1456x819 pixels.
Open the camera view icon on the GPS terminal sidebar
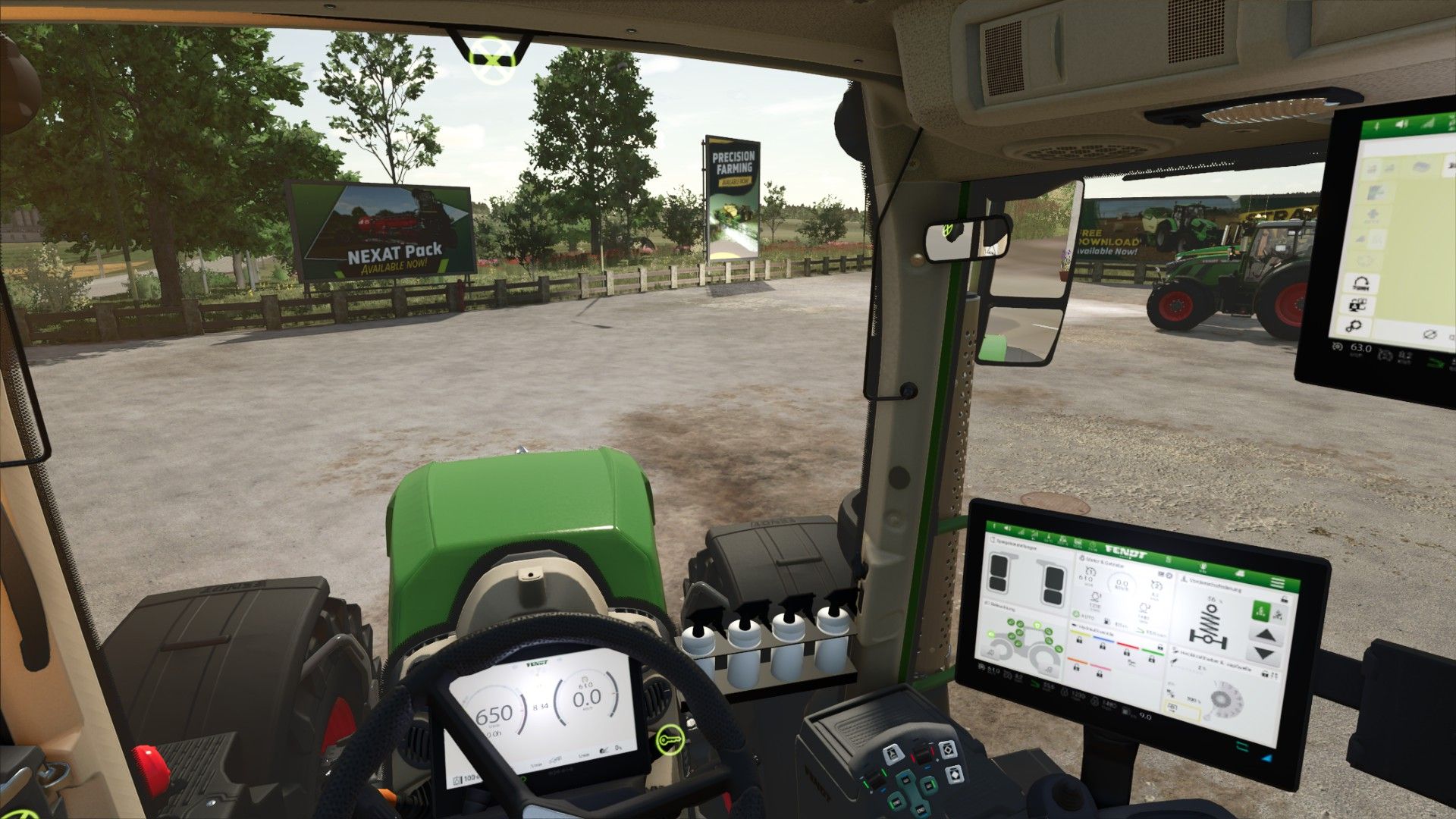[1357, 303]
